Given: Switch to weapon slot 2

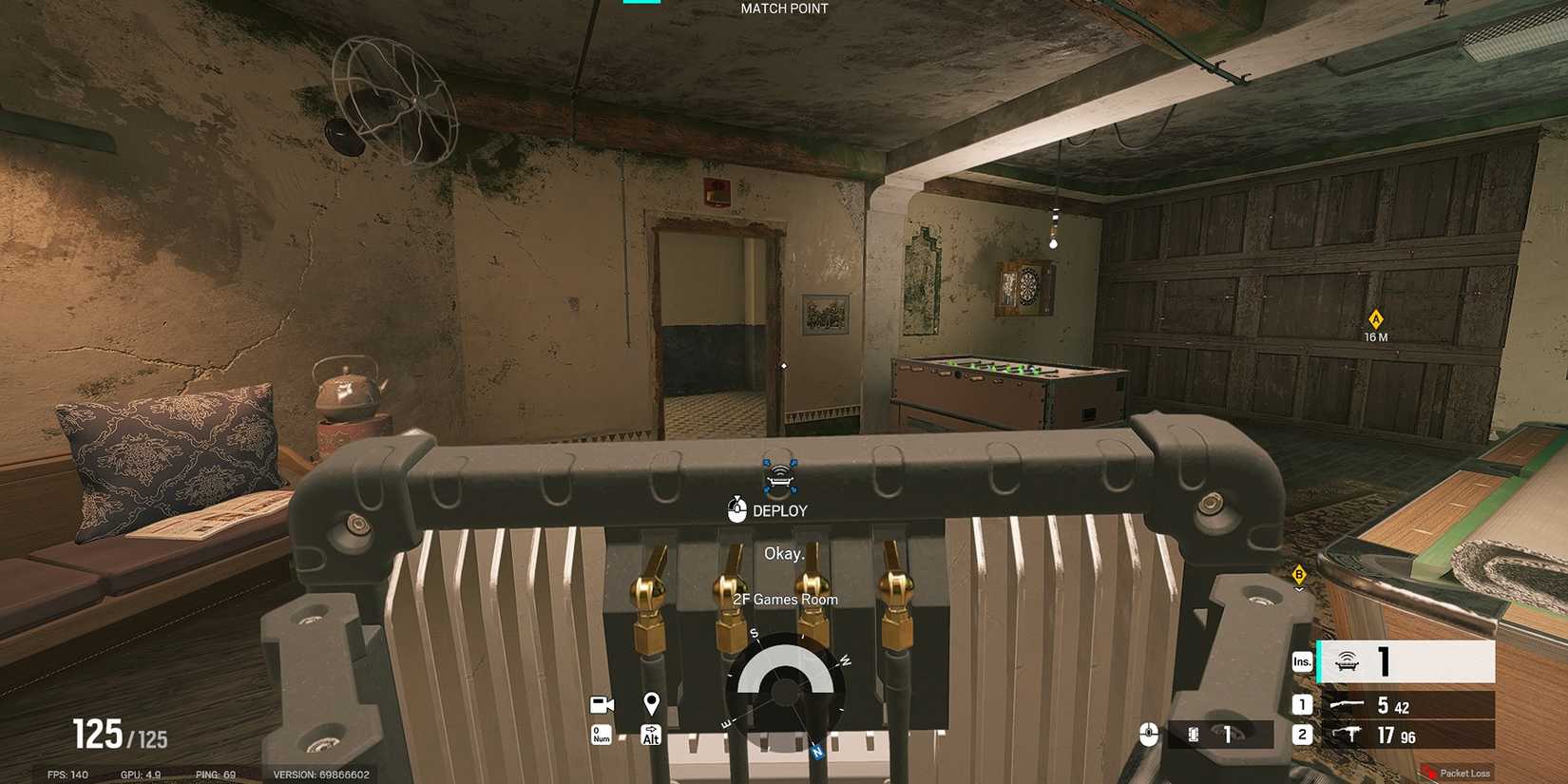Looking at the screenshot, I should click(1301, 736).
